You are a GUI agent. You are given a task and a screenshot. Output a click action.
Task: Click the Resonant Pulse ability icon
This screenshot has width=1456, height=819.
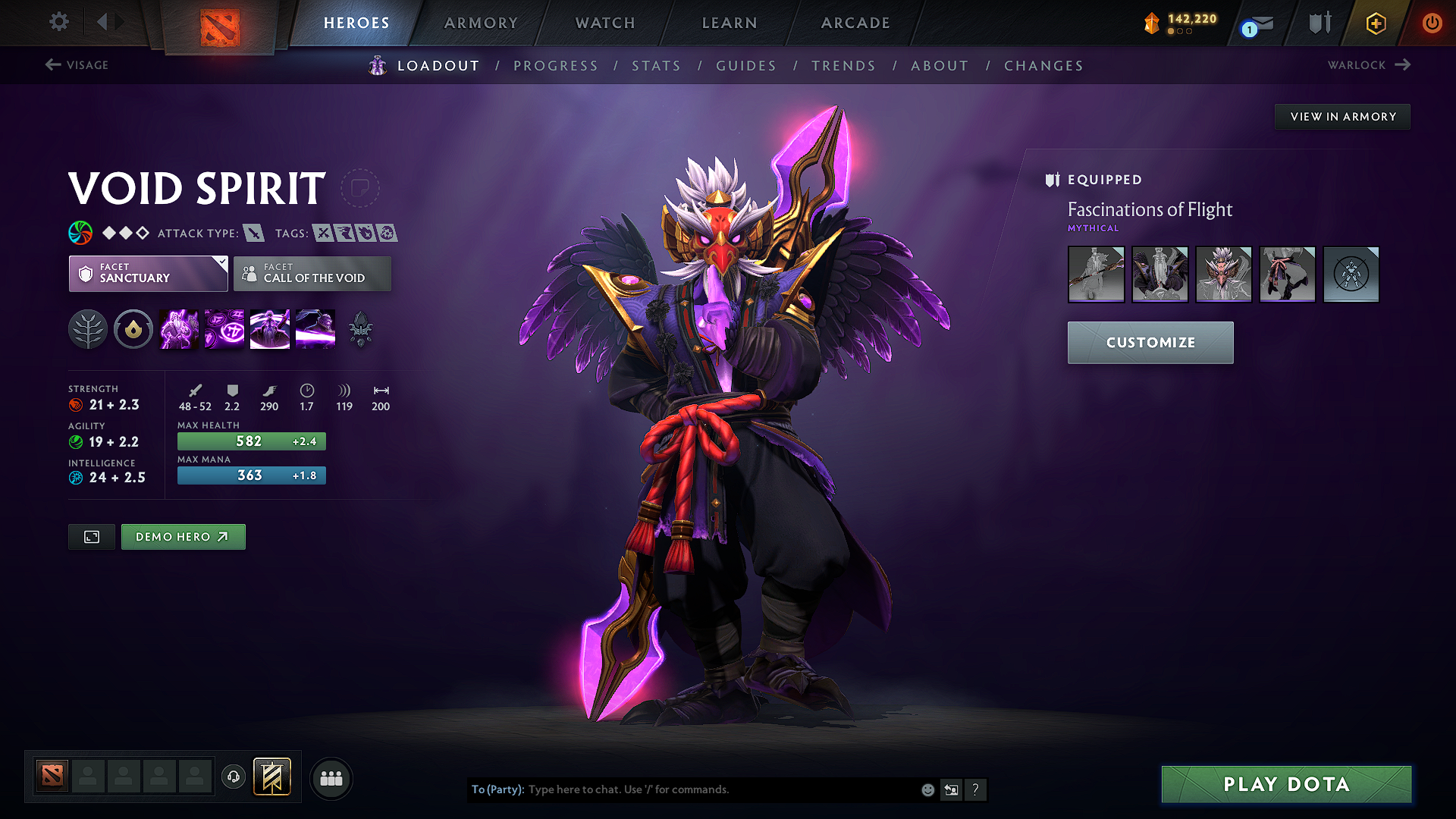[x=269, y=329]
